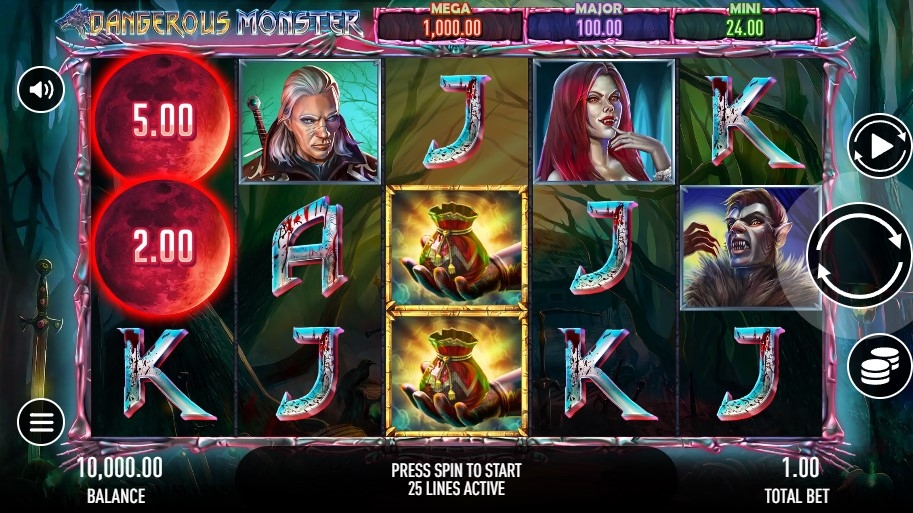Open the hamburger menu
The image size is (913, 513).
[41, 422]
